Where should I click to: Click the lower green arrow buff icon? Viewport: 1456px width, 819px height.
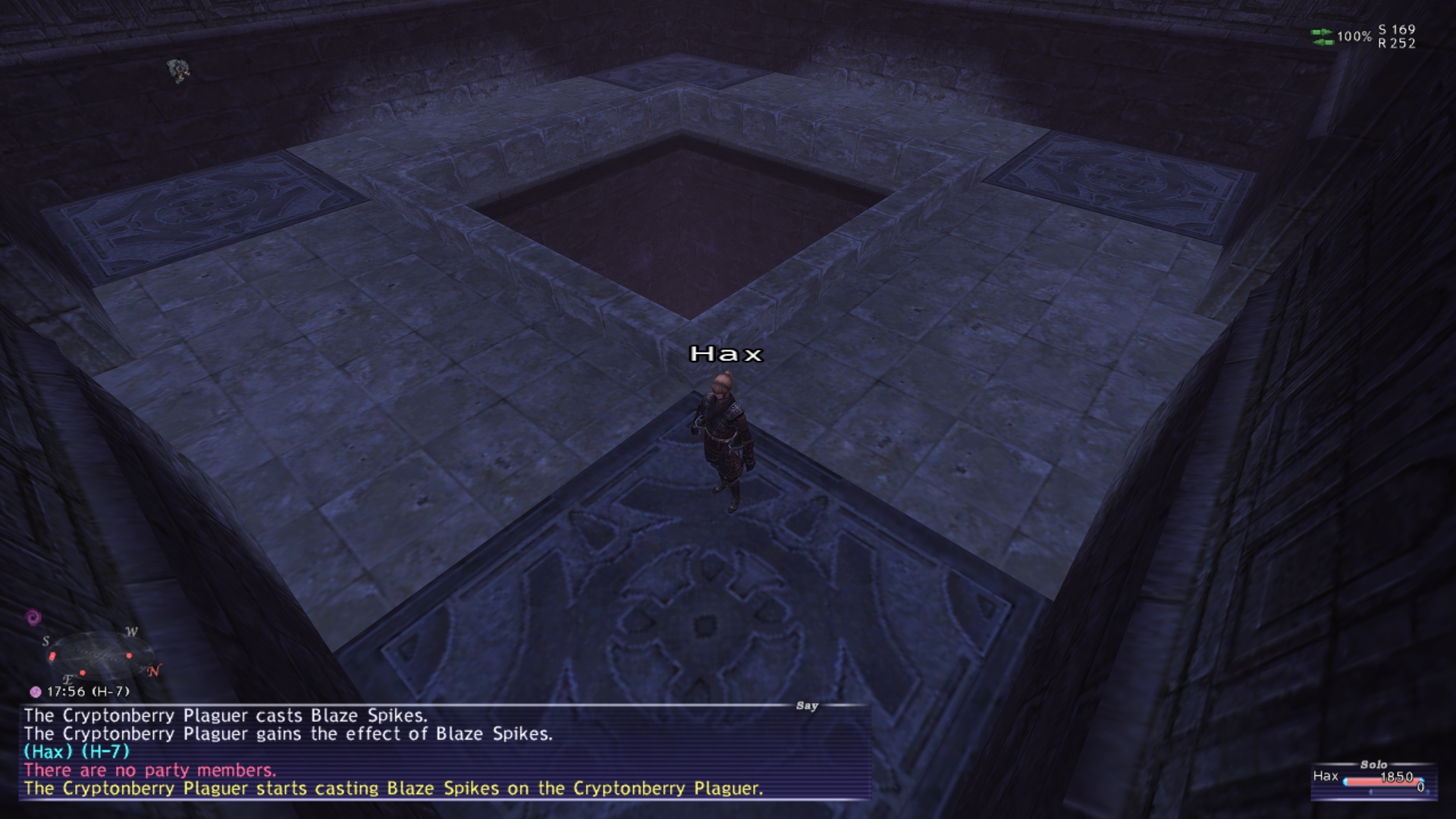pos(1322,42)
